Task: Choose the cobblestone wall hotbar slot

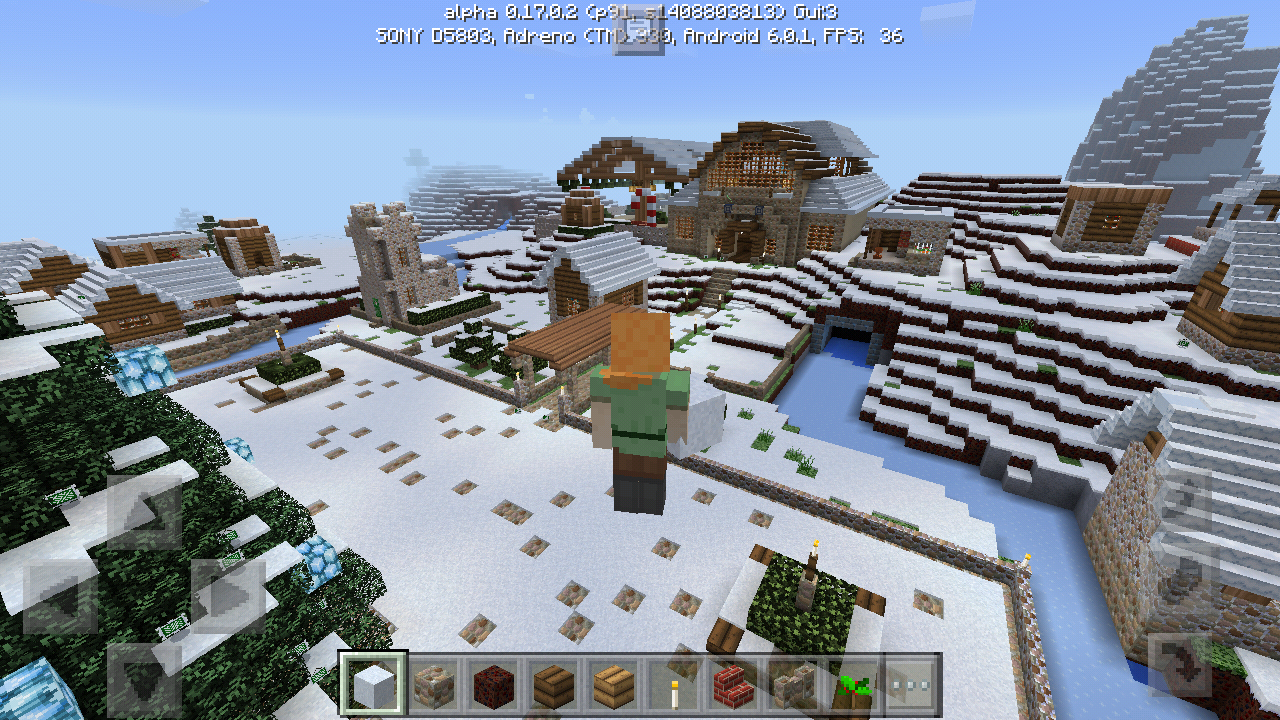Action: click(792, 685)
